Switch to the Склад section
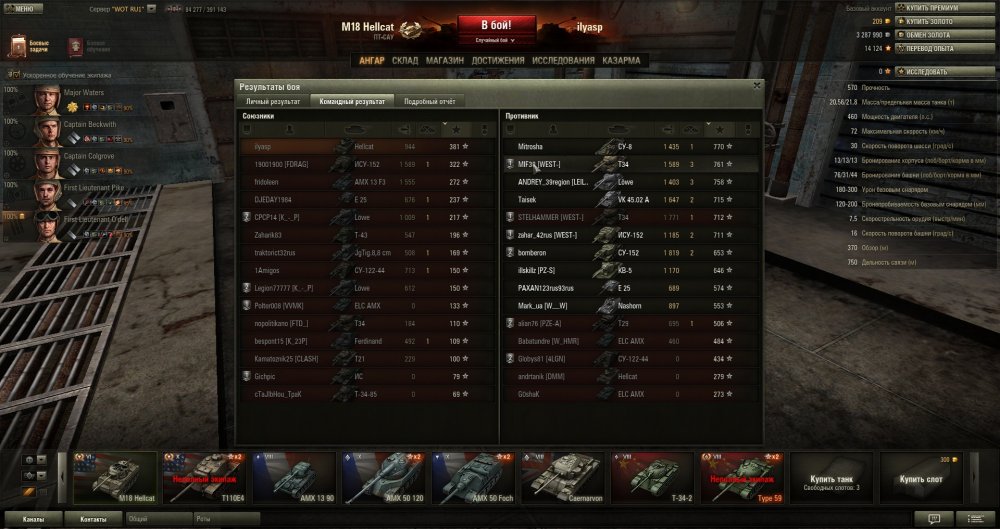1000x529 pixels. (405, 60)
